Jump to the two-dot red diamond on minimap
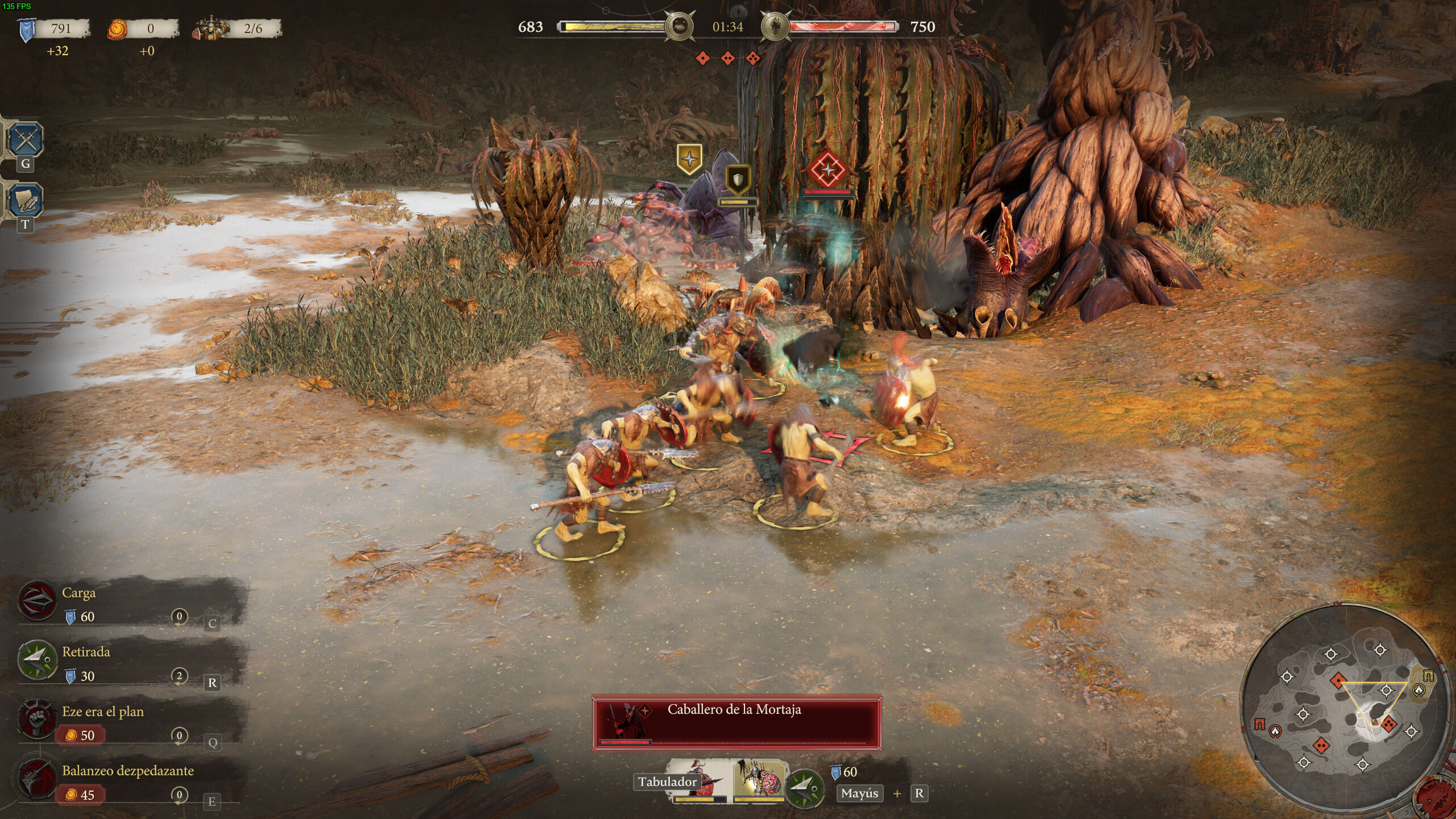The width and height of the screenshot is (1456, 819). tap(1321, 744)
